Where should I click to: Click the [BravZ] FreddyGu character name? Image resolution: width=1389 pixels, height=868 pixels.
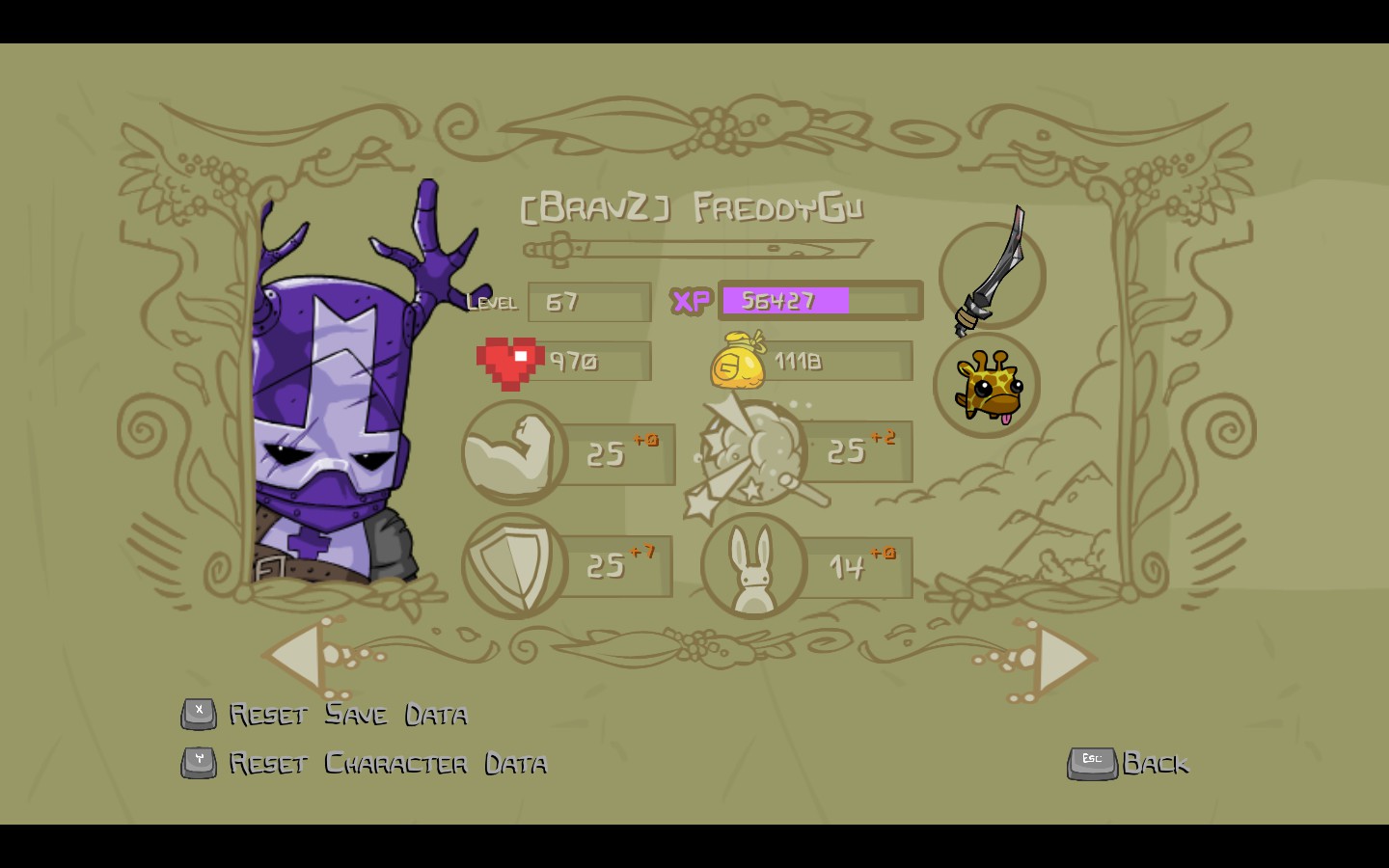[x=693, y=207]
